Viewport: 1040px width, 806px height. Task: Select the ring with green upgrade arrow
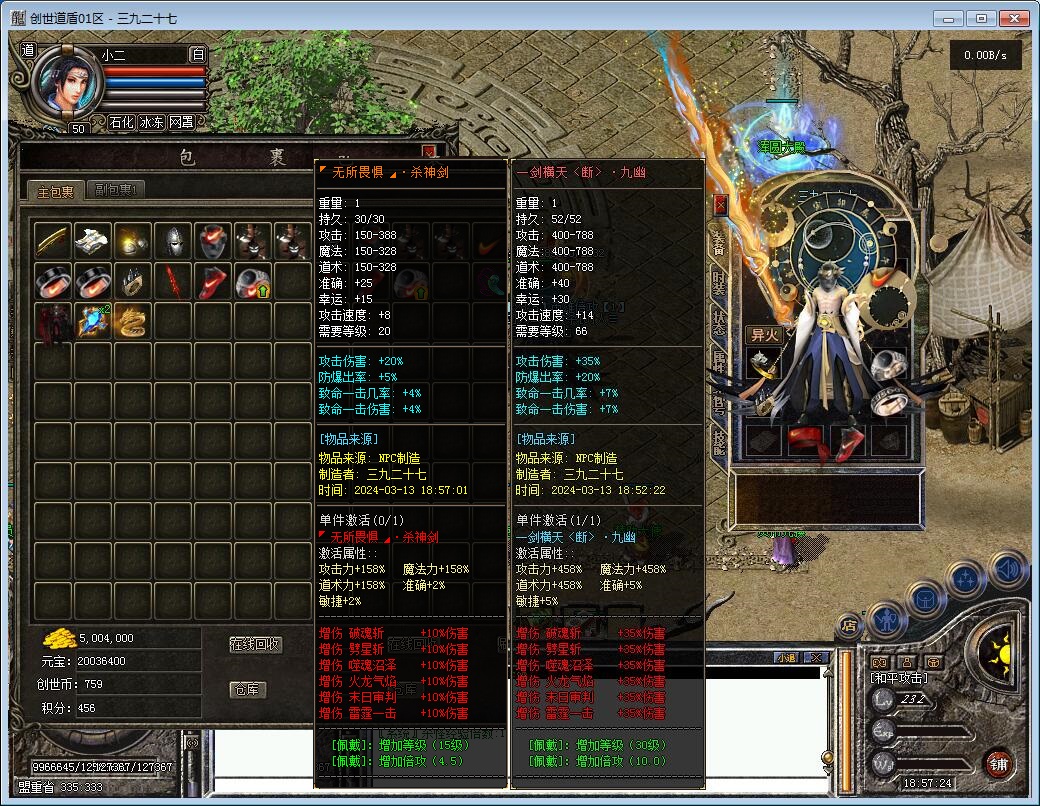(x=252, y=281)
